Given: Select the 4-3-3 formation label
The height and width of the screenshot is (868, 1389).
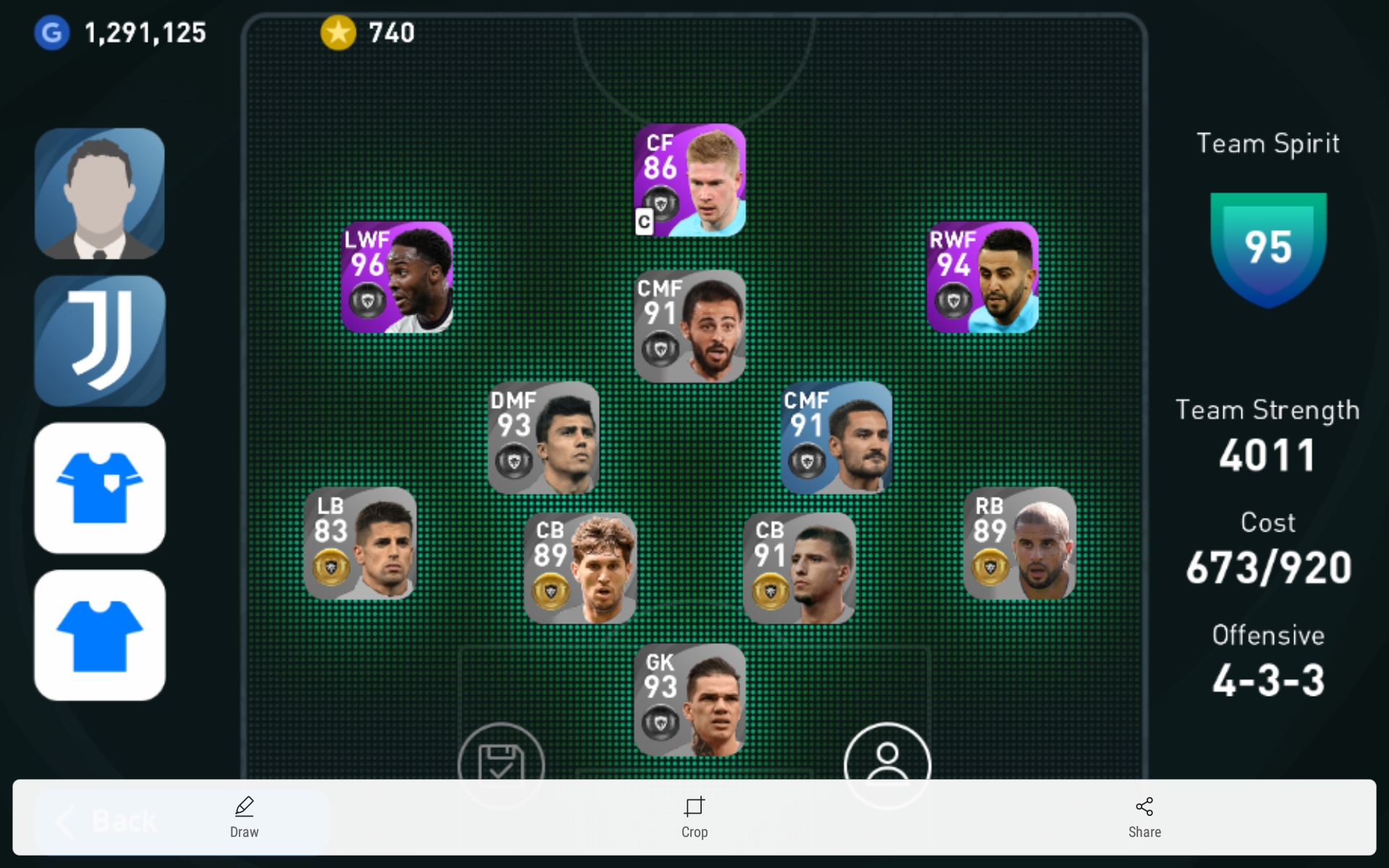Looking at the screenshot, I should point(1268,680).
